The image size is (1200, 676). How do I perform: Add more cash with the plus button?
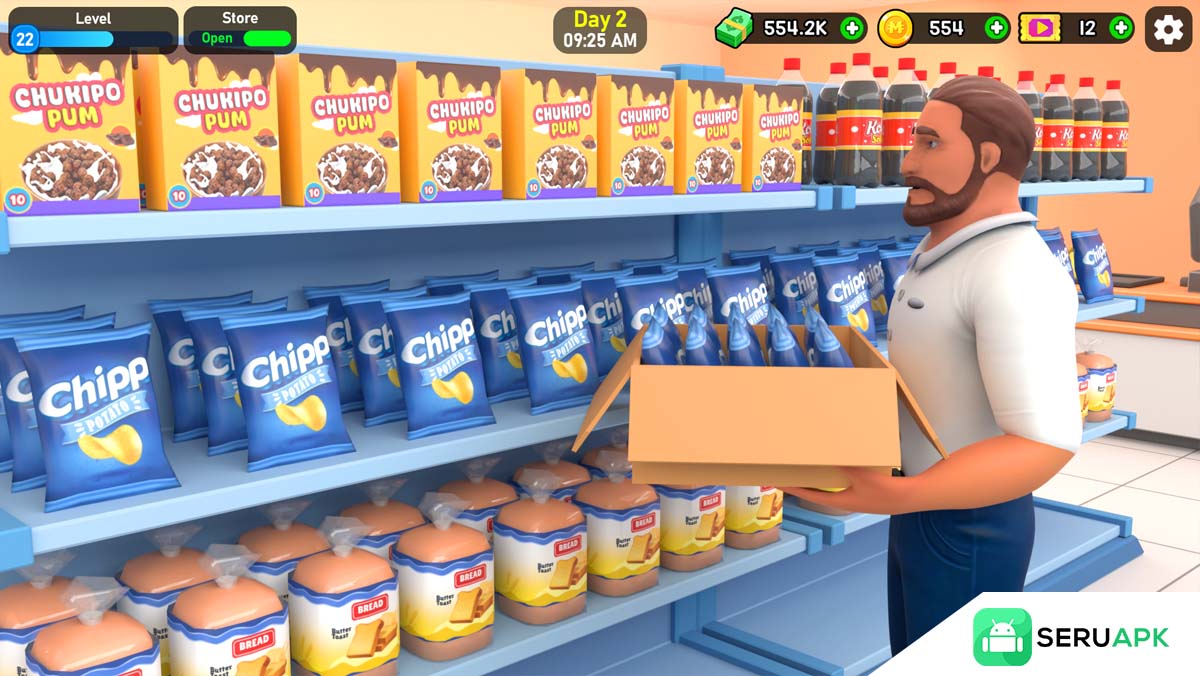tap(852, 28)
